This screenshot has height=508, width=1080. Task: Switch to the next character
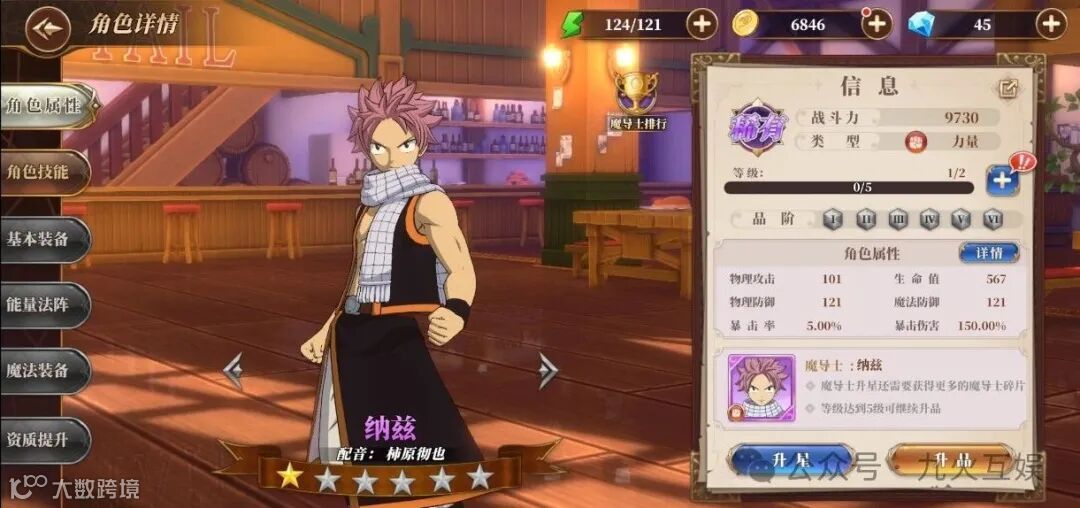[547, 370]
